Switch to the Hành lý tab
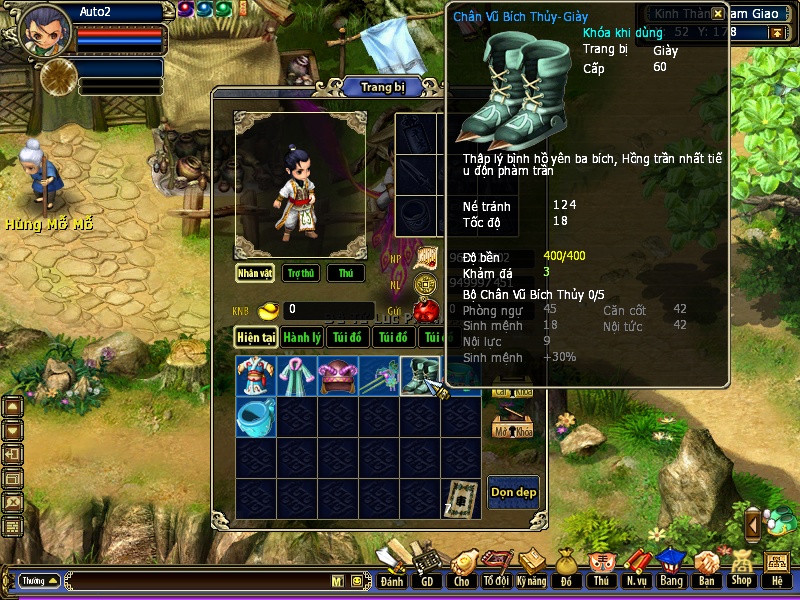This screenshot has height=600, width=800. pos(300,337)
